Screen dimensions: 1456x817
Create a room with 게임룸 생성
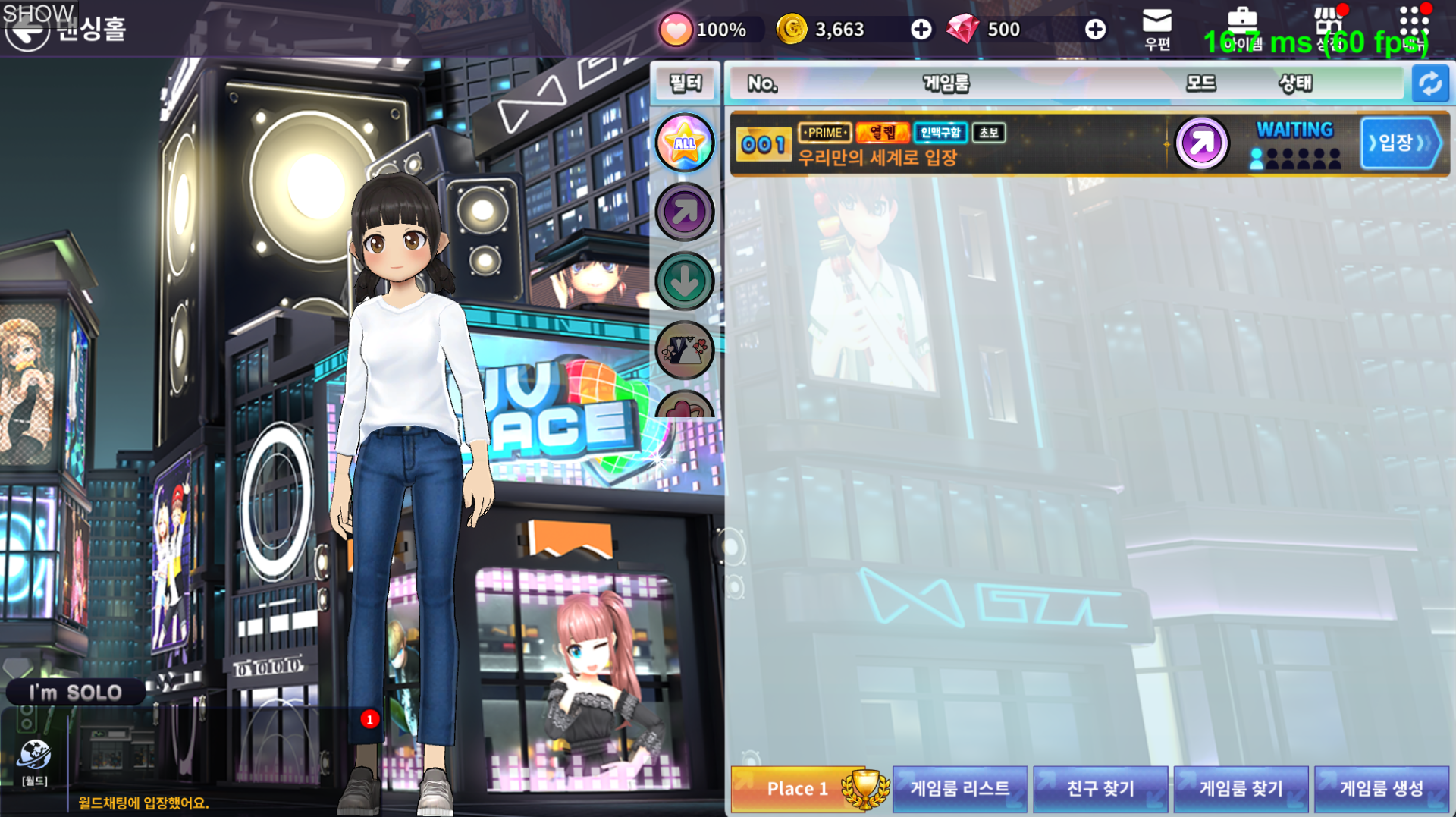click(1382, 789)
